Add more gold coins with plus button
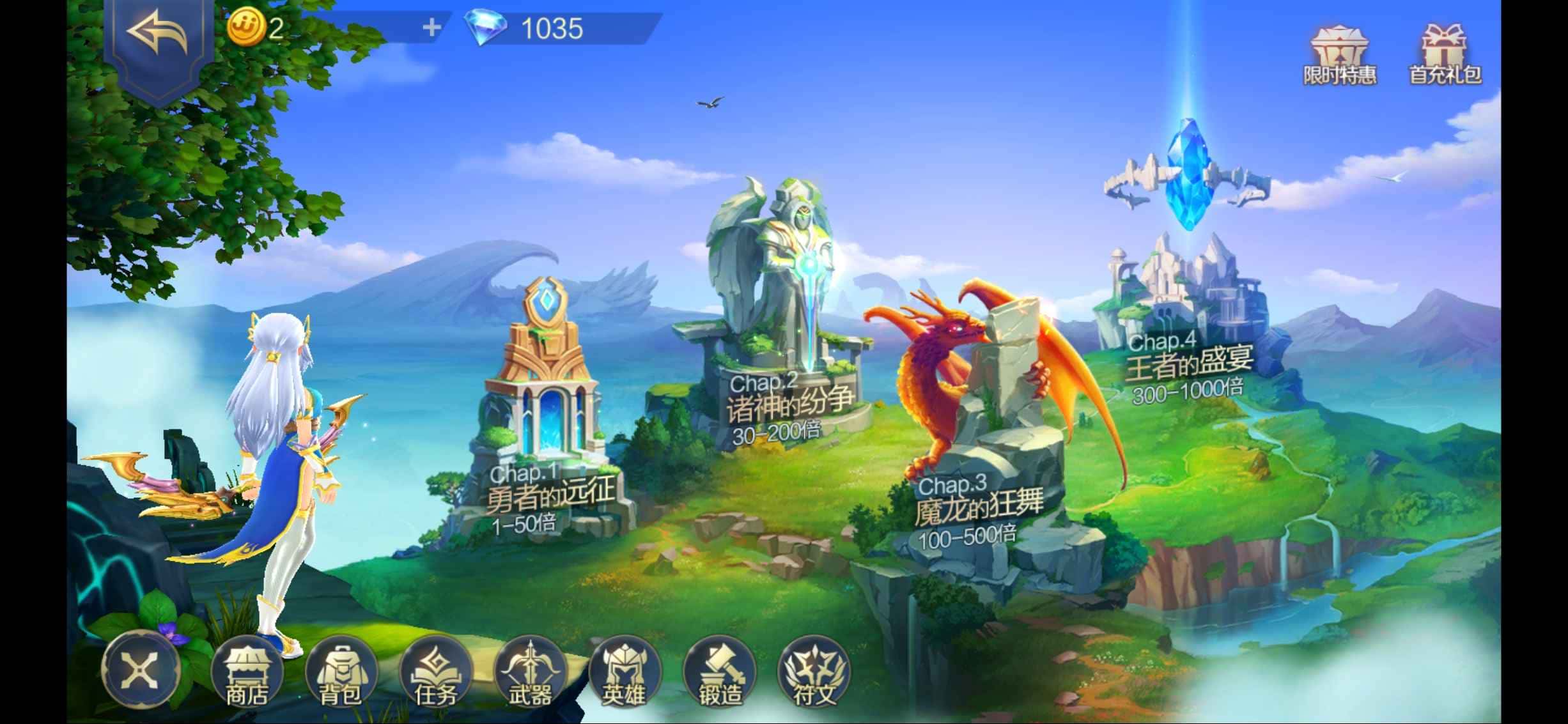 point(431,27)
